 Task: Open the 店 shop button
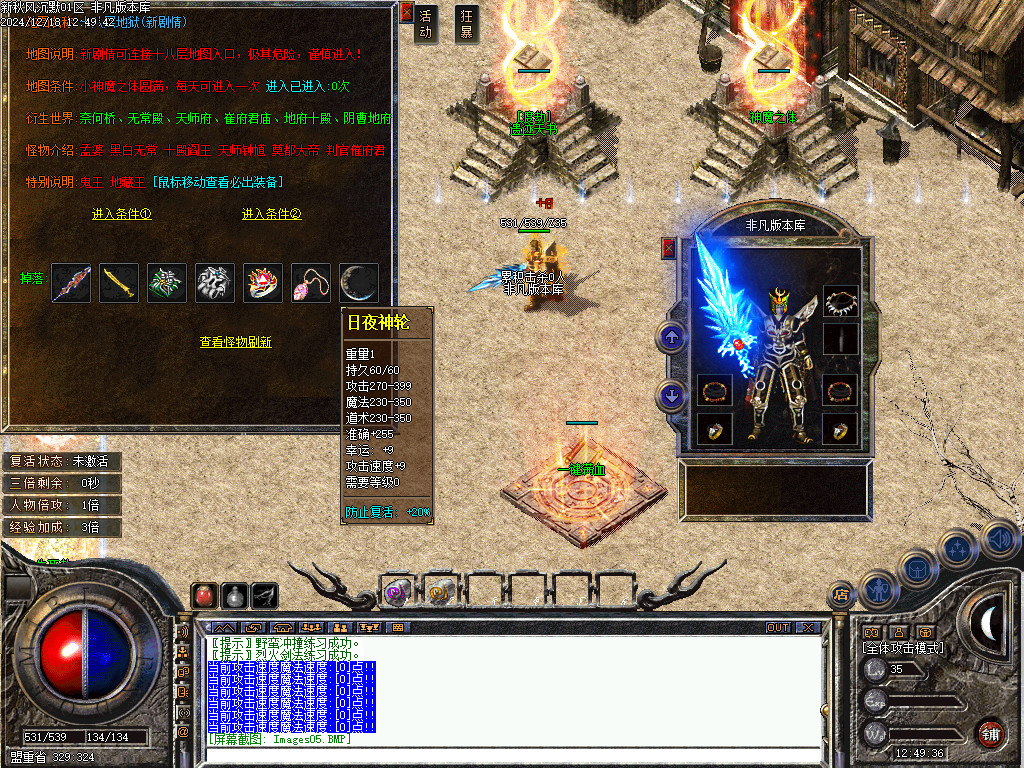click(841, 596)
